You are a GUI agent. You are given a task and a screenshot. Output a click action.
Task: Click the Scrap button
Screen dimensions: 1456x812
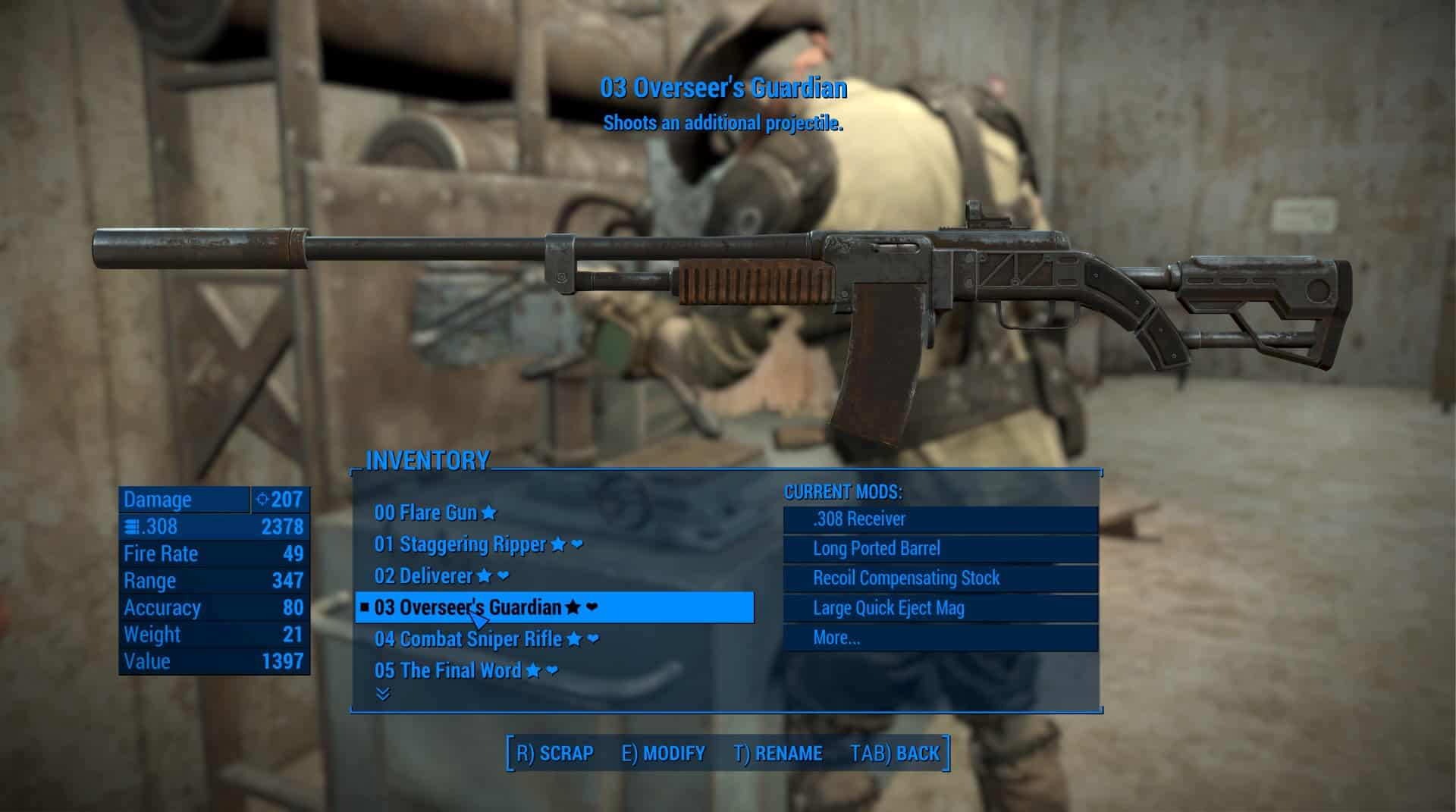tap(555, 754)
